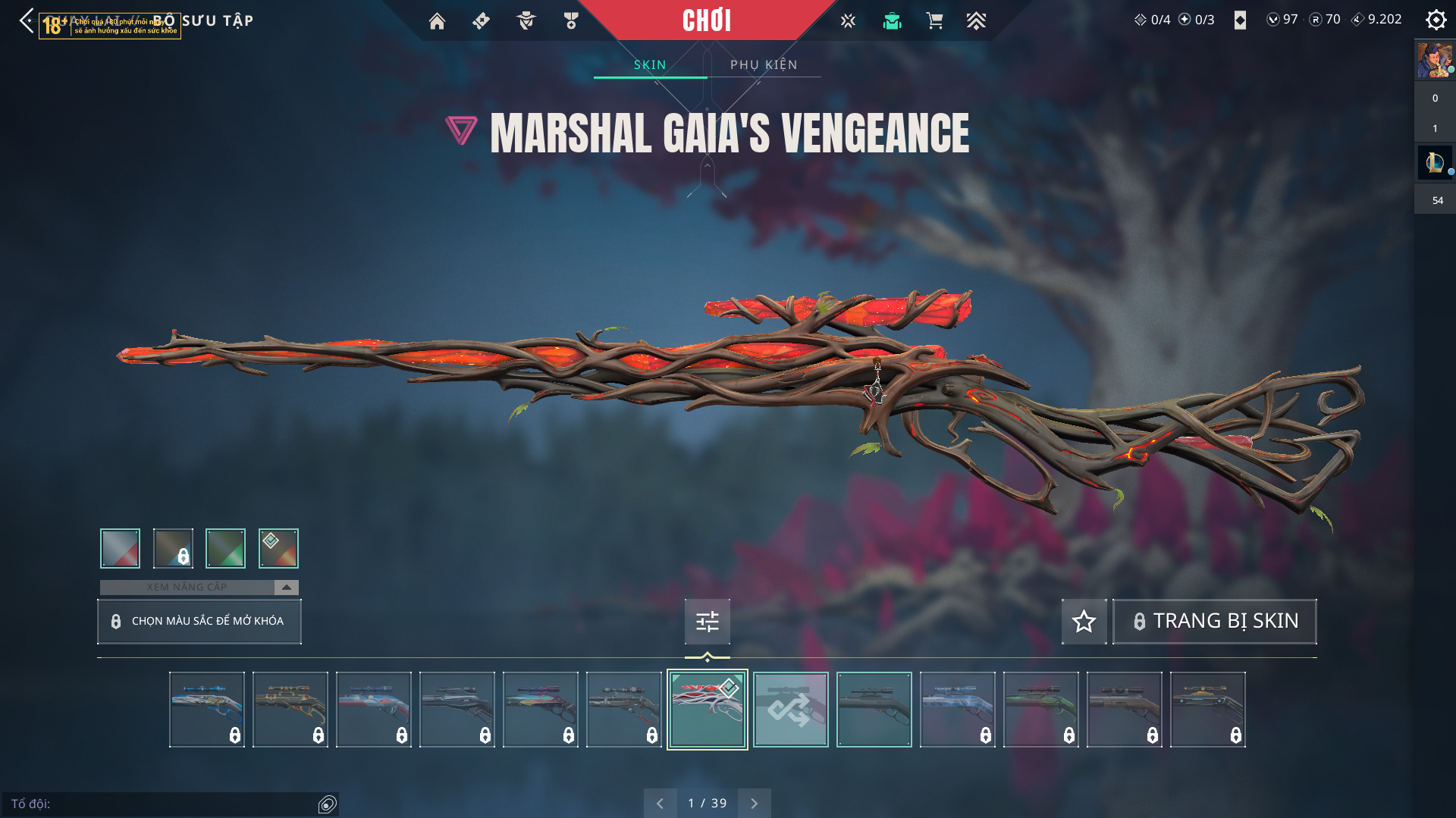
Task: Switch to the PHỤ KIỆN tab
Action: 764,64
